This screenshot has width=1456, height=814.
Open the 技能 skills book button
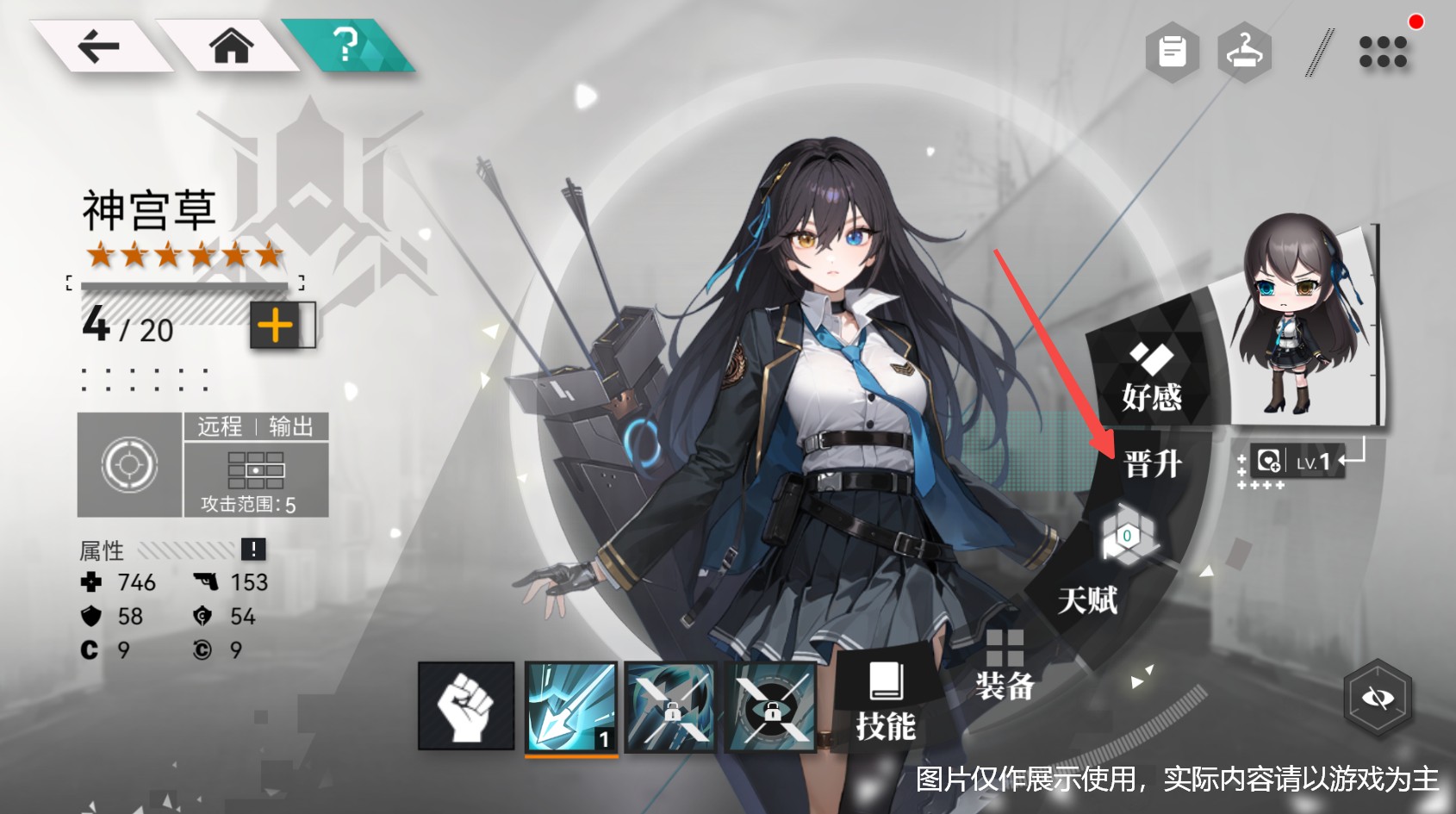[887, 706]
